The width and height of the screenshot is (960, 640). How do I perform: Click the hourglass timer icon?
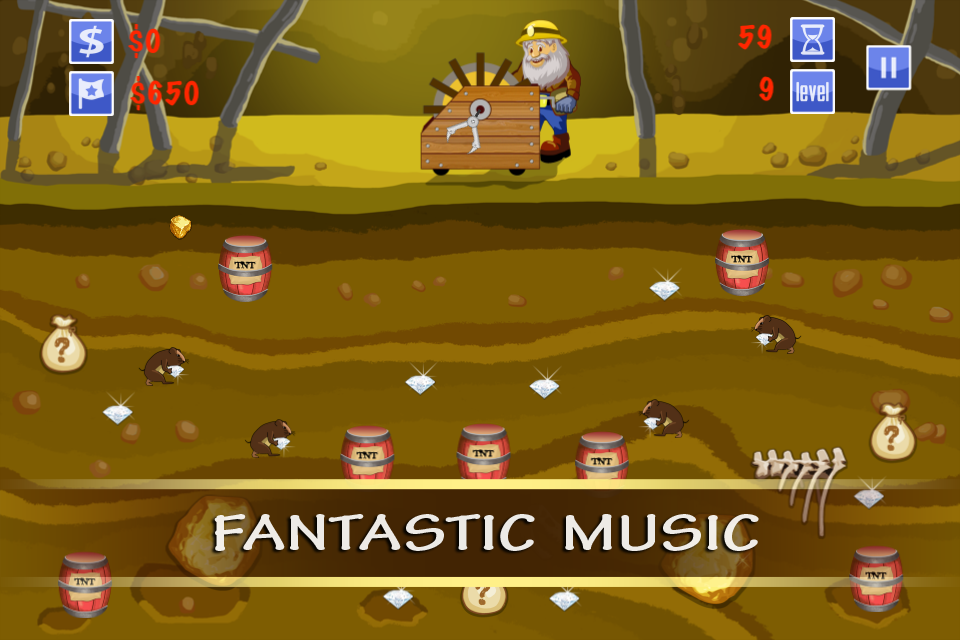coord(812,40)
